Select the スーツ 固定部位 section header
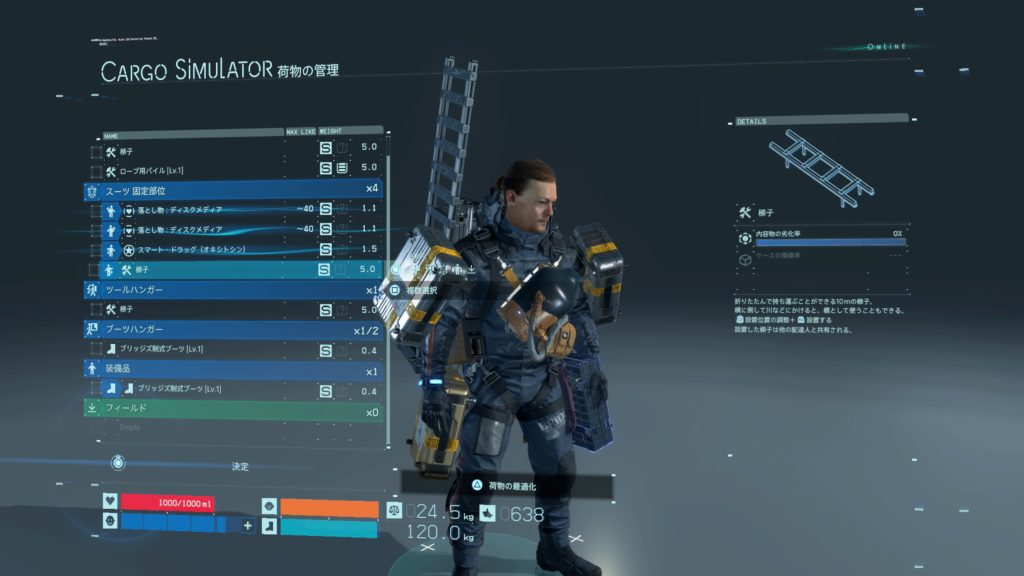Viewport: 1024px width, 576px height. (232, 190)
